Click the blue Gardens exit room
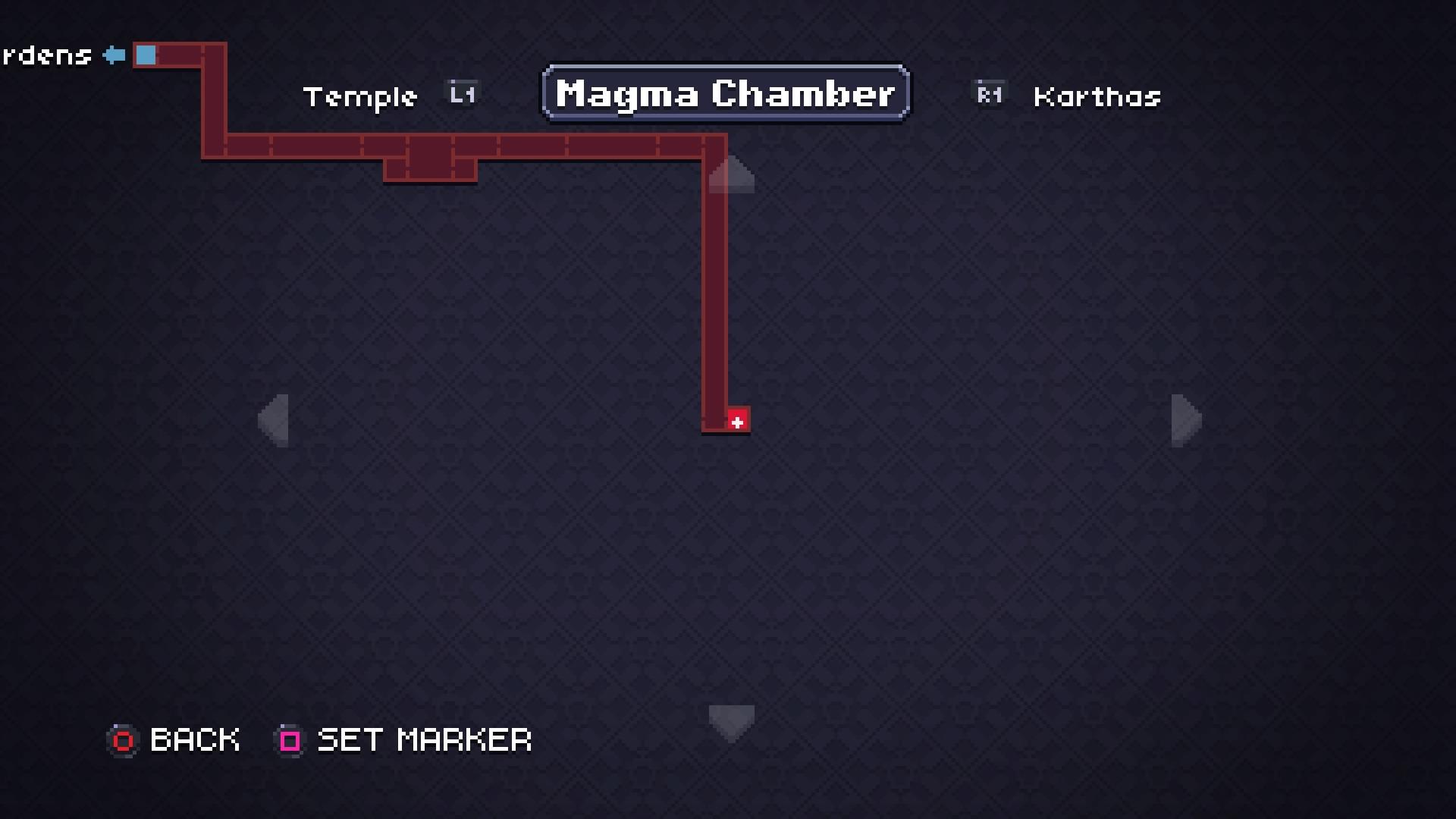Image resolution: width=1456 pixels, height=819 pixels. (146, 55)
